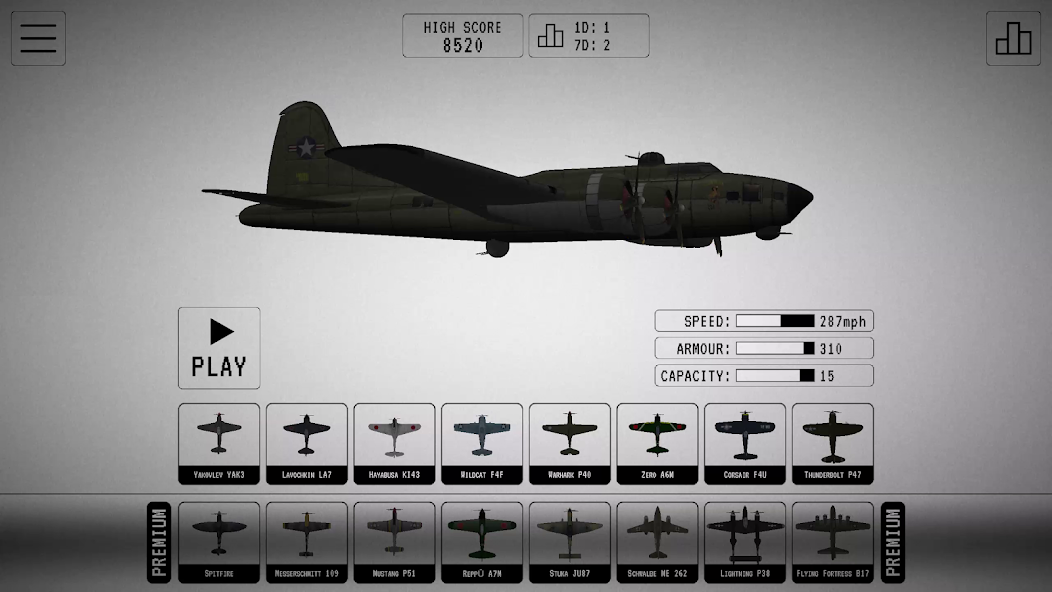Select the Yakovlev YAK3 plane
Image resolution: width=1052 pixels, height=592 pixels.
[219, 443]
